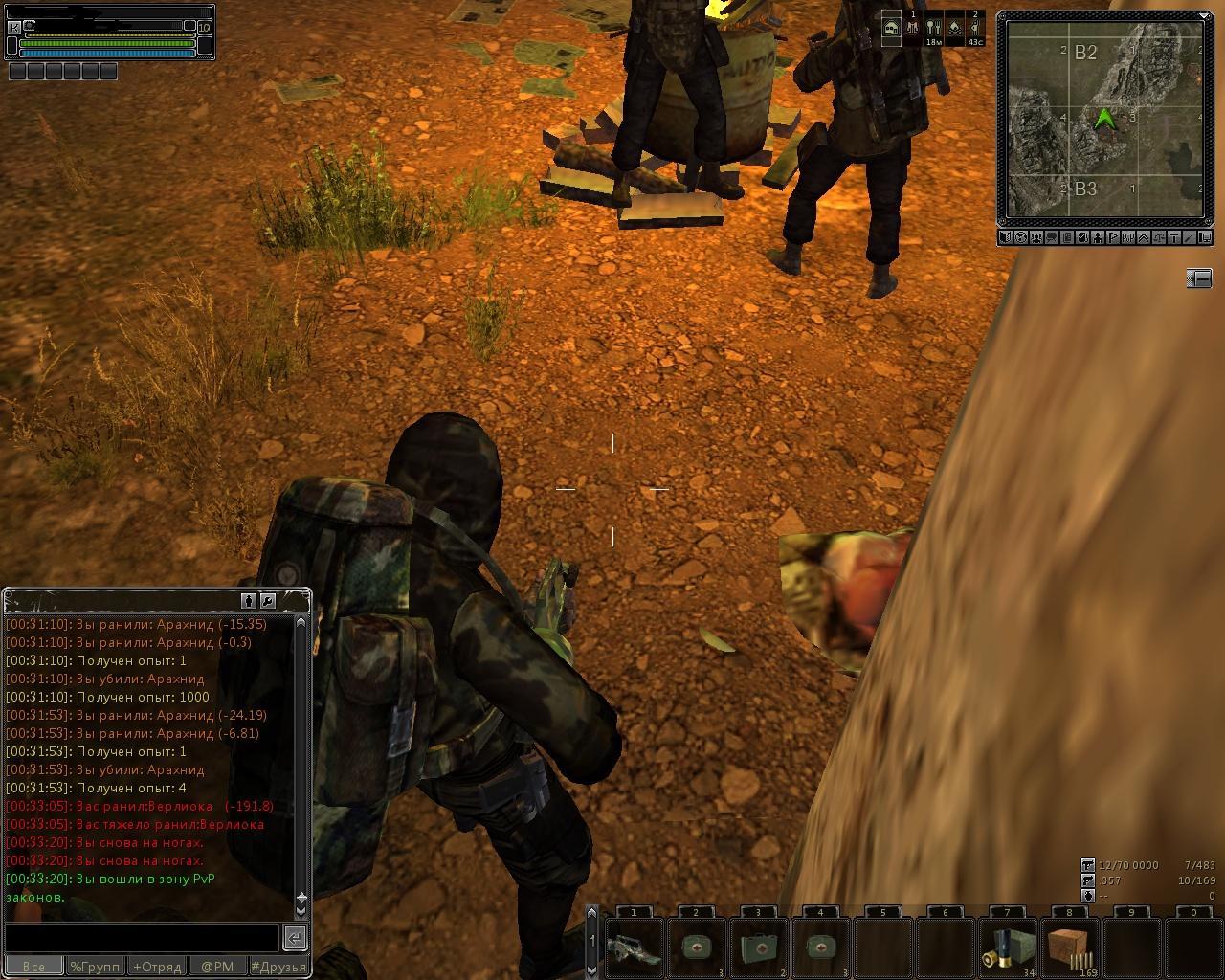Click the flag icon under the minimap
Screen dimensions: 1225x980
[1113, 237]
